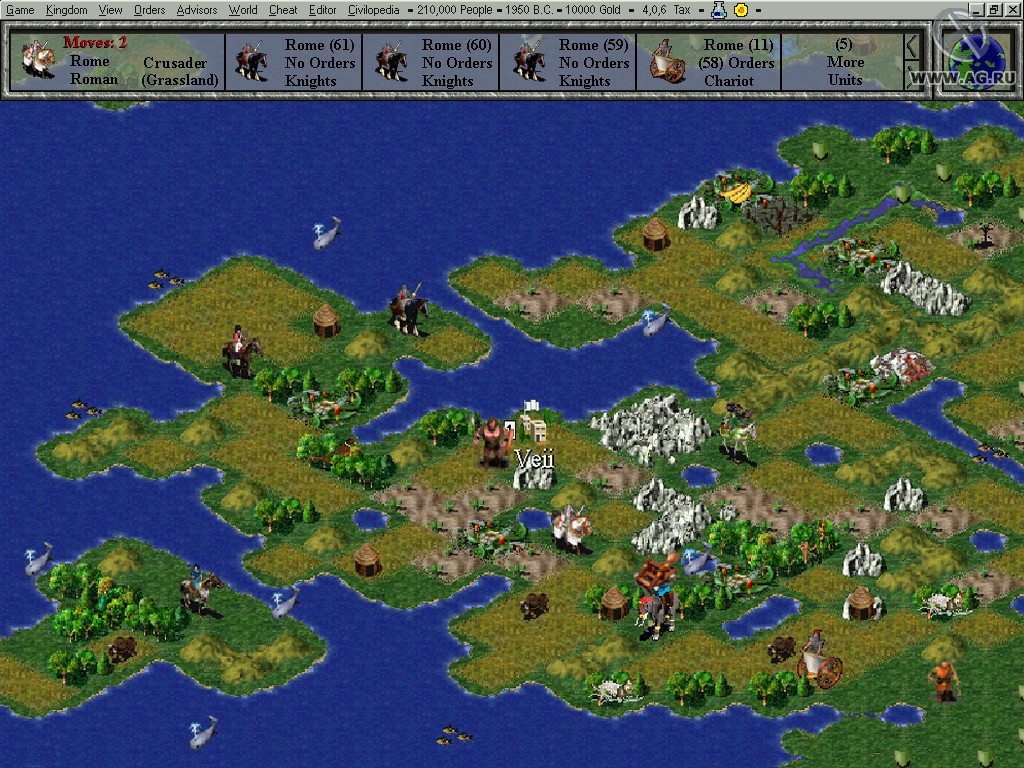
Task: Close the game window
Action: pos(1012,9)
